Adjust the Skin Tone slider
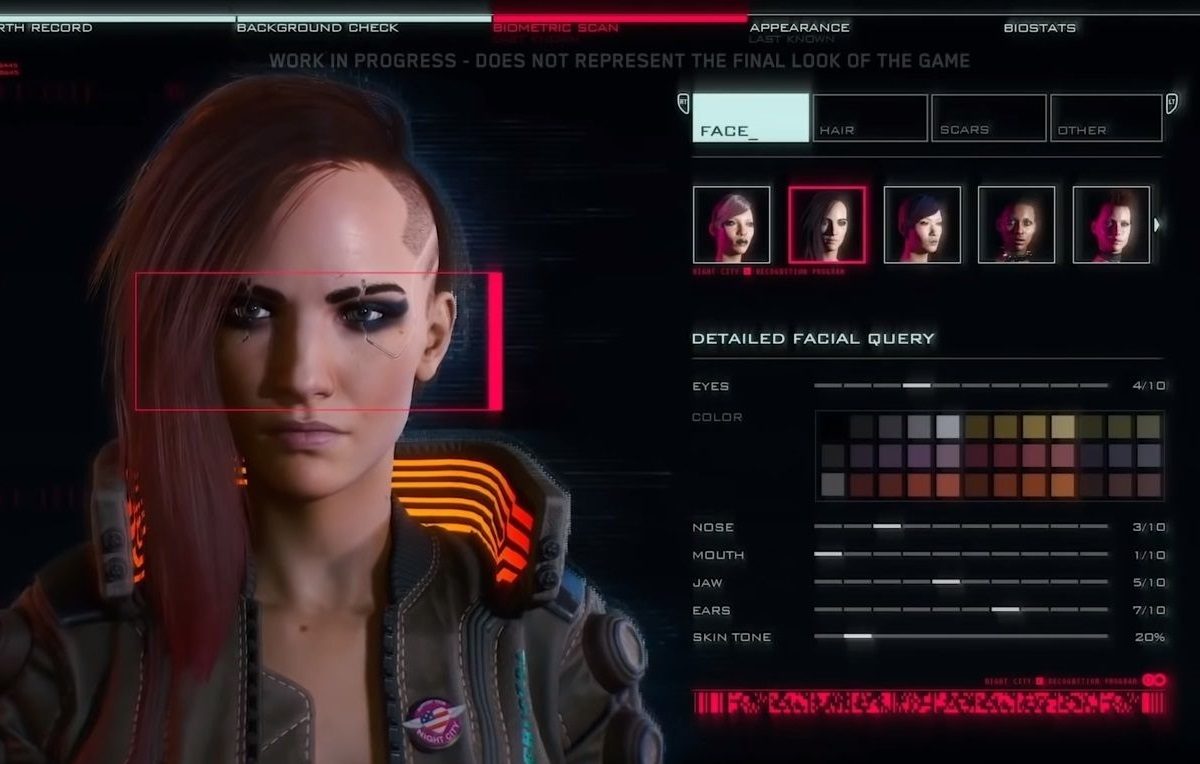 (x=857, y=636)
